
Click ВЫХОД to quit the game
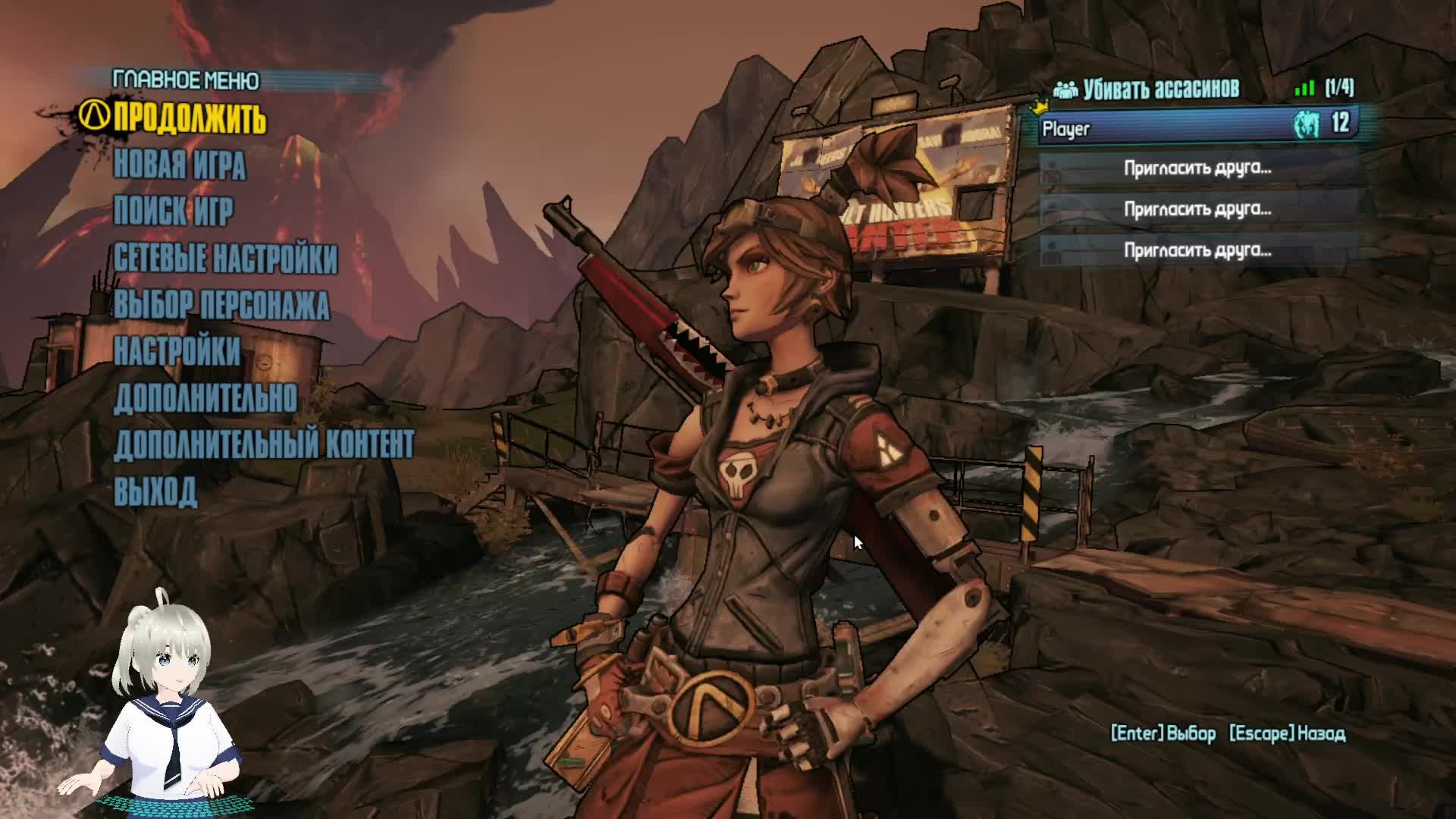[x=155, y=491]
